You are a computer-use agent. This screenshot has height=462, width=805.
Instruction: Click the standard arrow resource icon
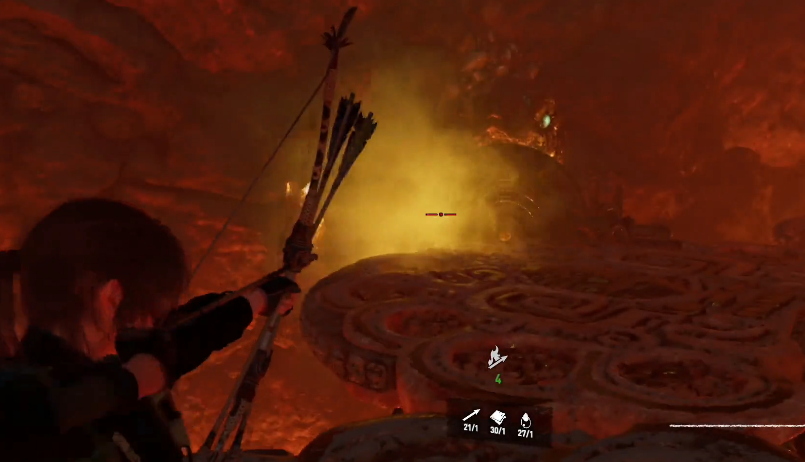(x=471, y=416)
